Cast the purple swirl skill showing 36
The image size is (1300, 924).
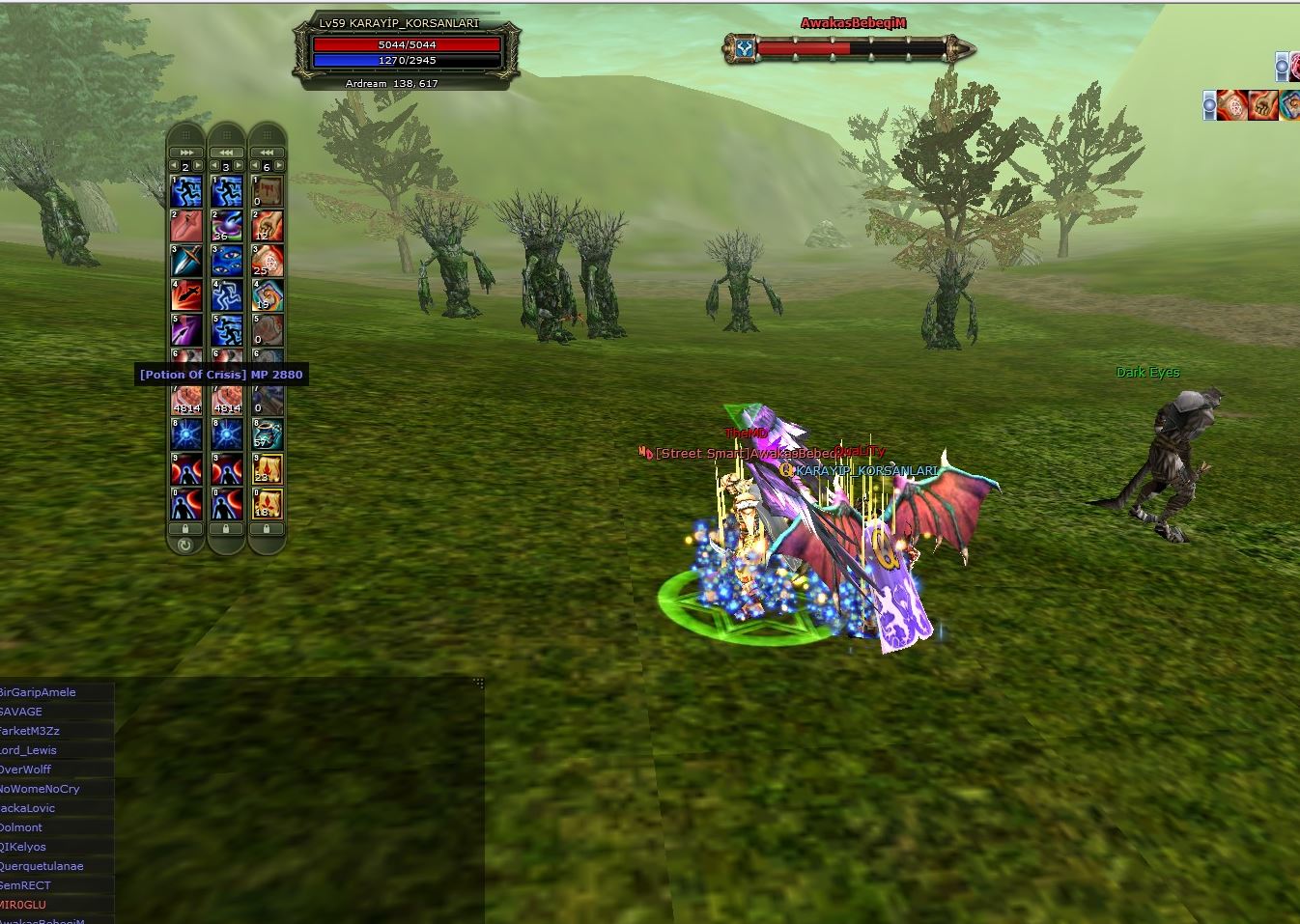coord(226,226)
